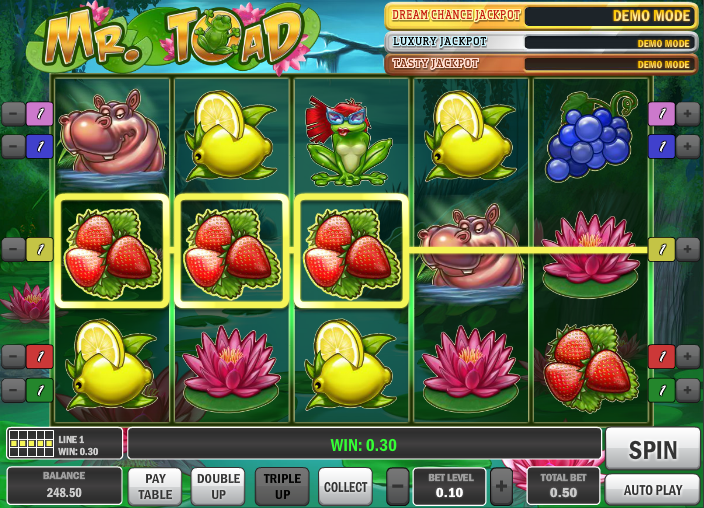Click minus beside the blue line marker
704x508 pixels.
point(12,147)
